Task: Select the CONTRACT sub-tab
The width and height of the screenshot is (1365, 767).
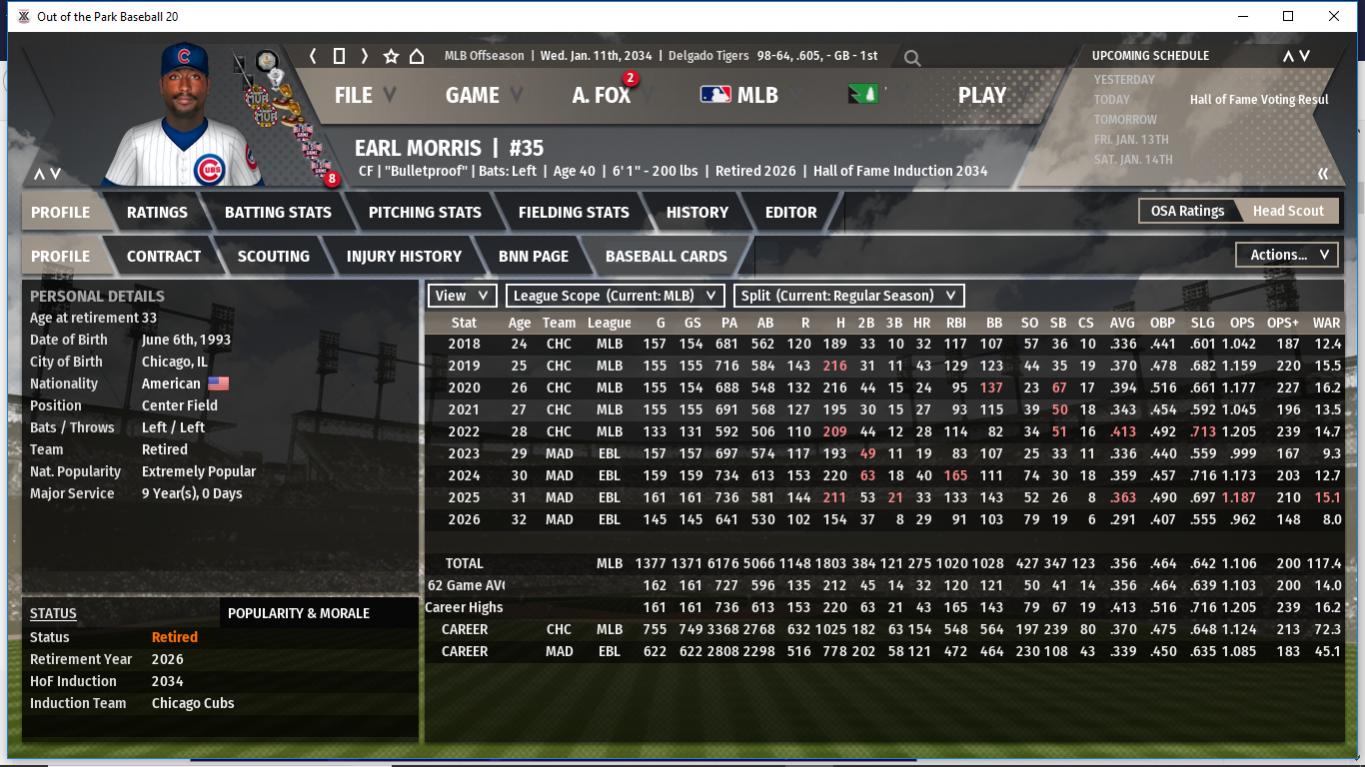Action: click(164, 256)
